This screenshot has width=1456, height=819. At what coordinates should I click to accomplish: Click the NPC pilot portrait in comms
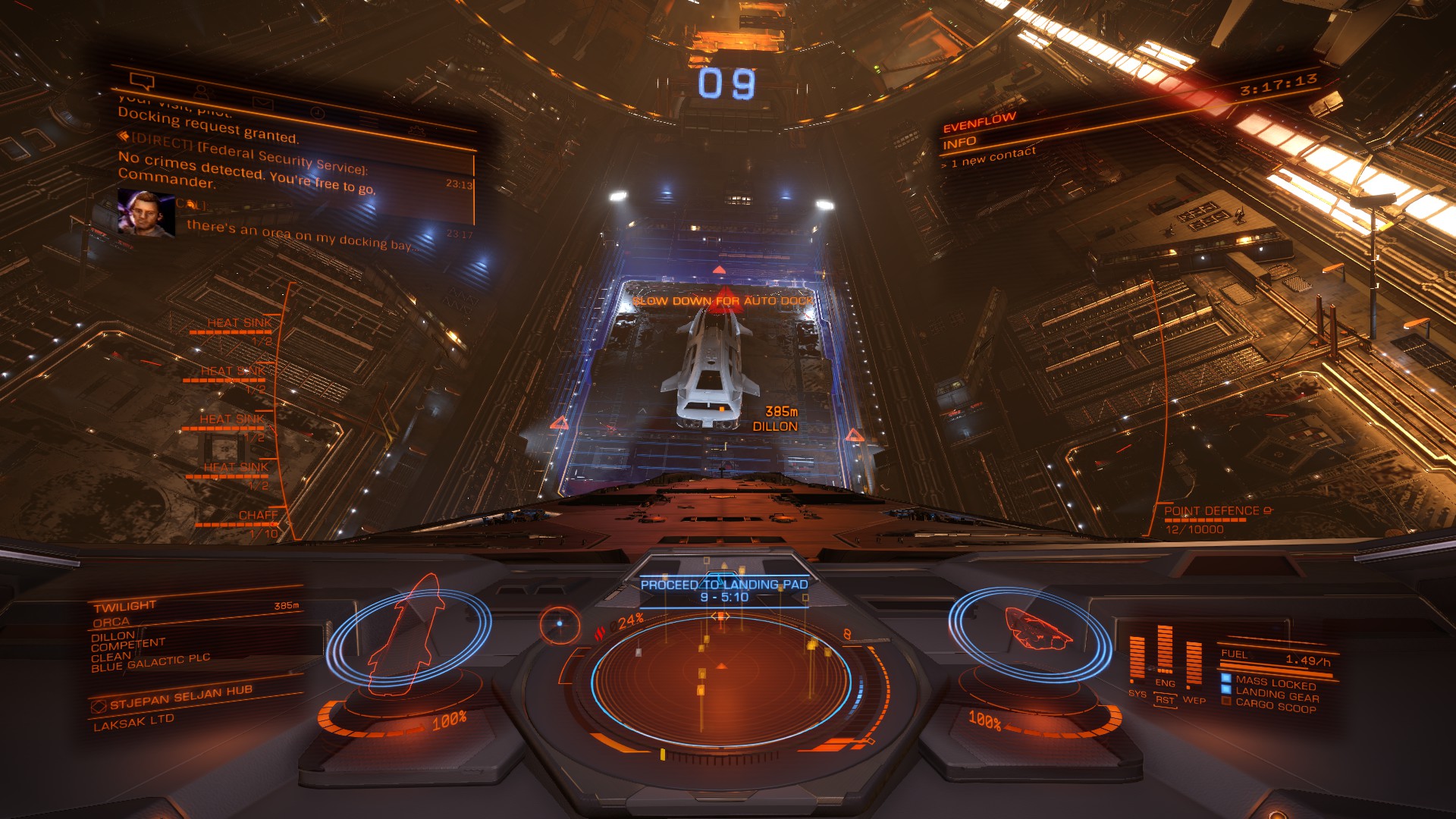pyautogui.click(x=146, y=212)
